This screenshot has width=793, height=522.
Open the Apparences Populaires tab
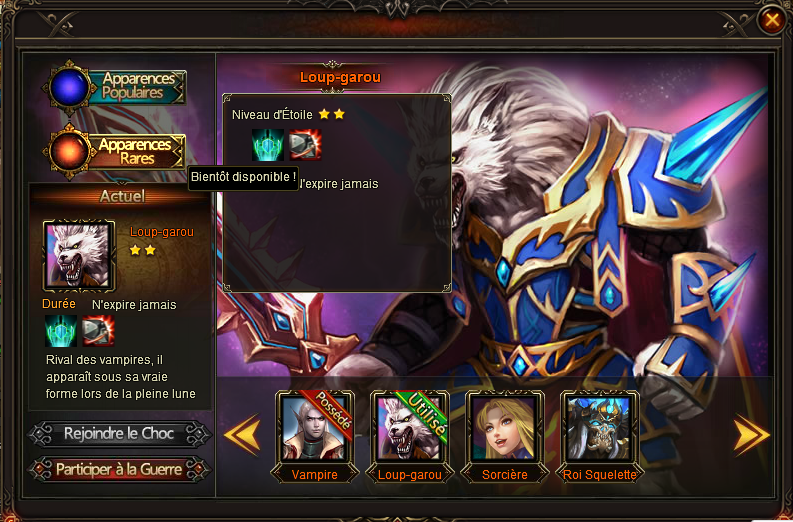pyautogui.click(x=120, y=87)
